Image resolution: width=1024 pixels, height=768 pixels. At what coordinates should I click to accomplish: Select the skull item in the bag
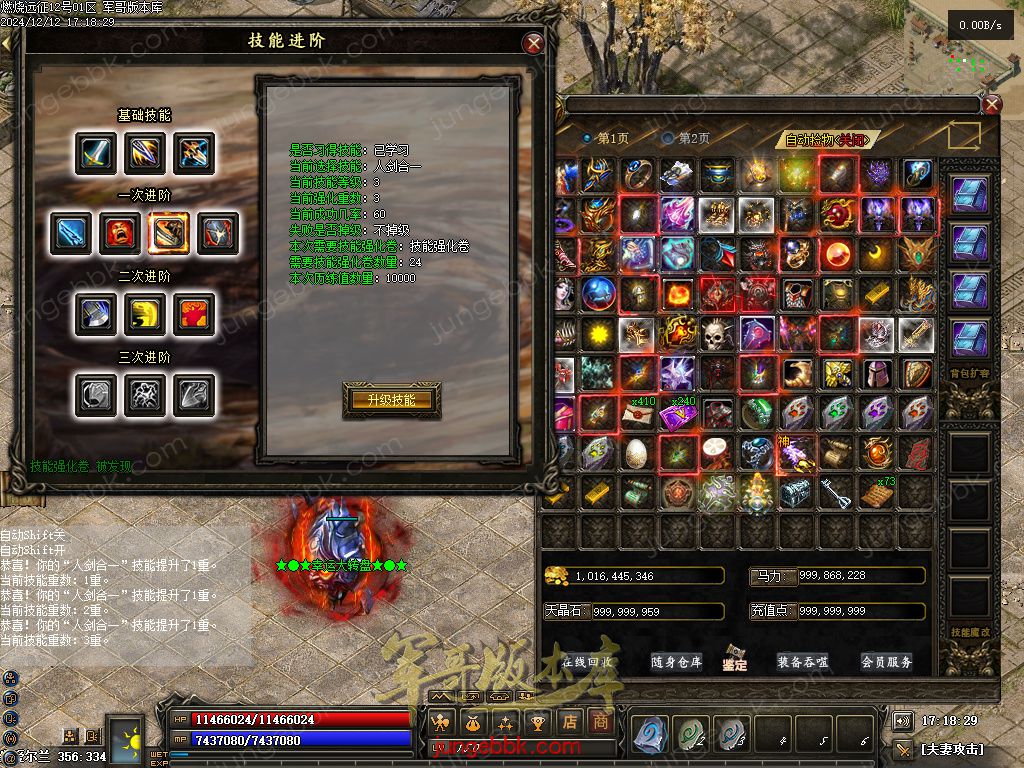(x=717, y=334)
